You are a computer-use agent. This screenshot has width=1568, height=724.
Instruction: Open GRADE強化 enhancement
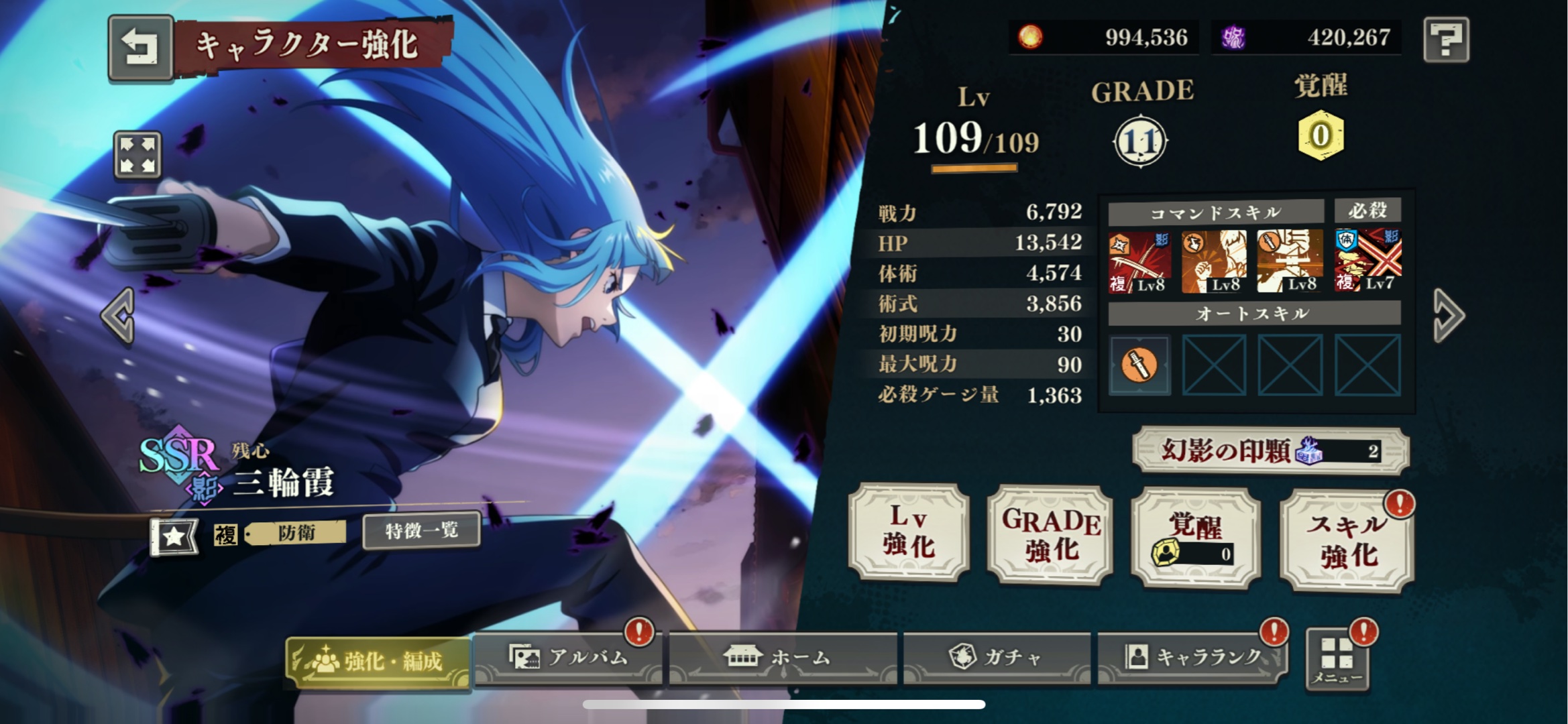click(1050, 535)
